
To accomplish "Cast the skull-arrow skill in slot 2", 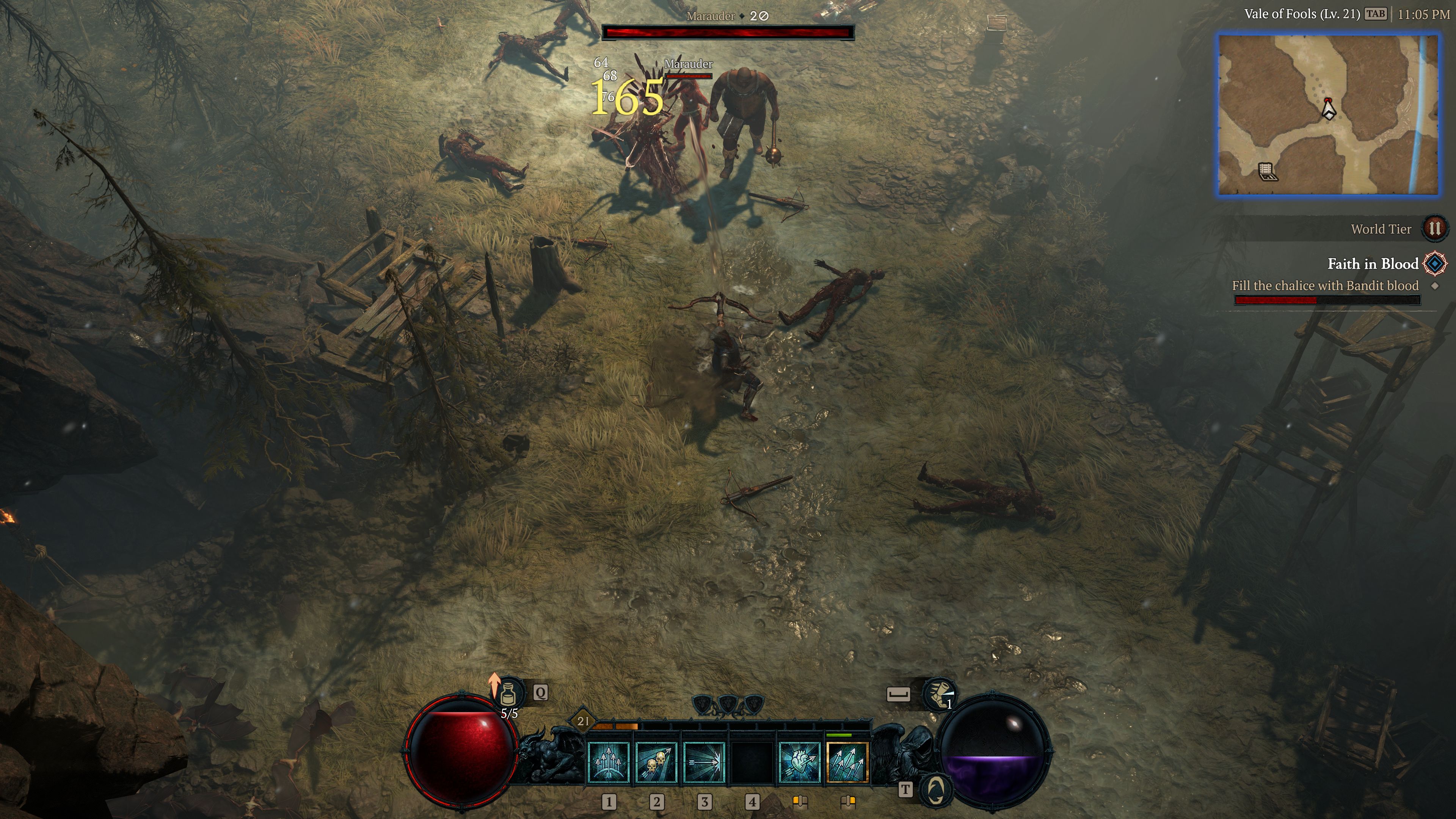I will click(x=657, y=764).
